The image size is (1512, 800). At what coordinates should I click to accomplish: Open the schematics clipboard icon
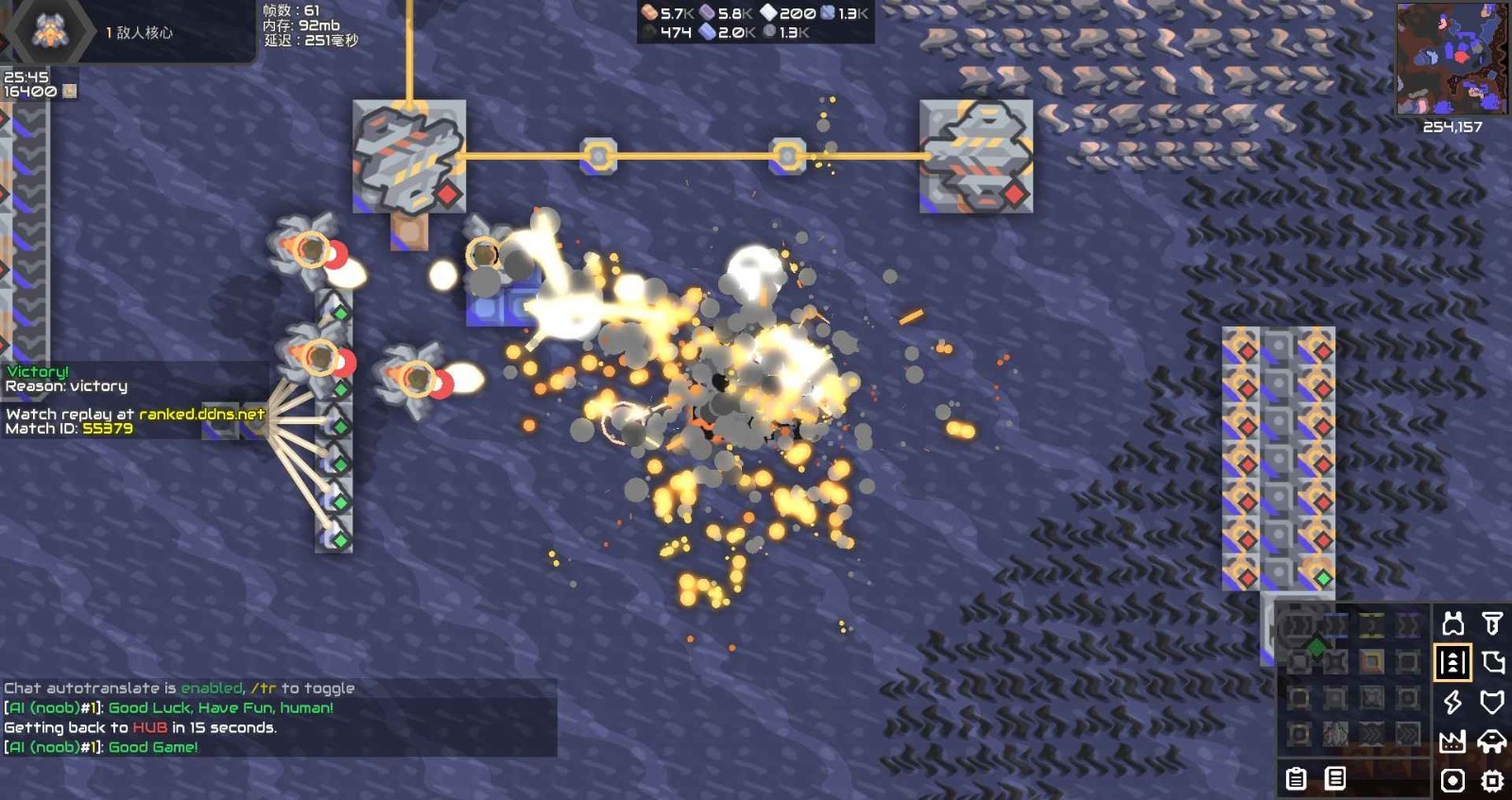1297,777
